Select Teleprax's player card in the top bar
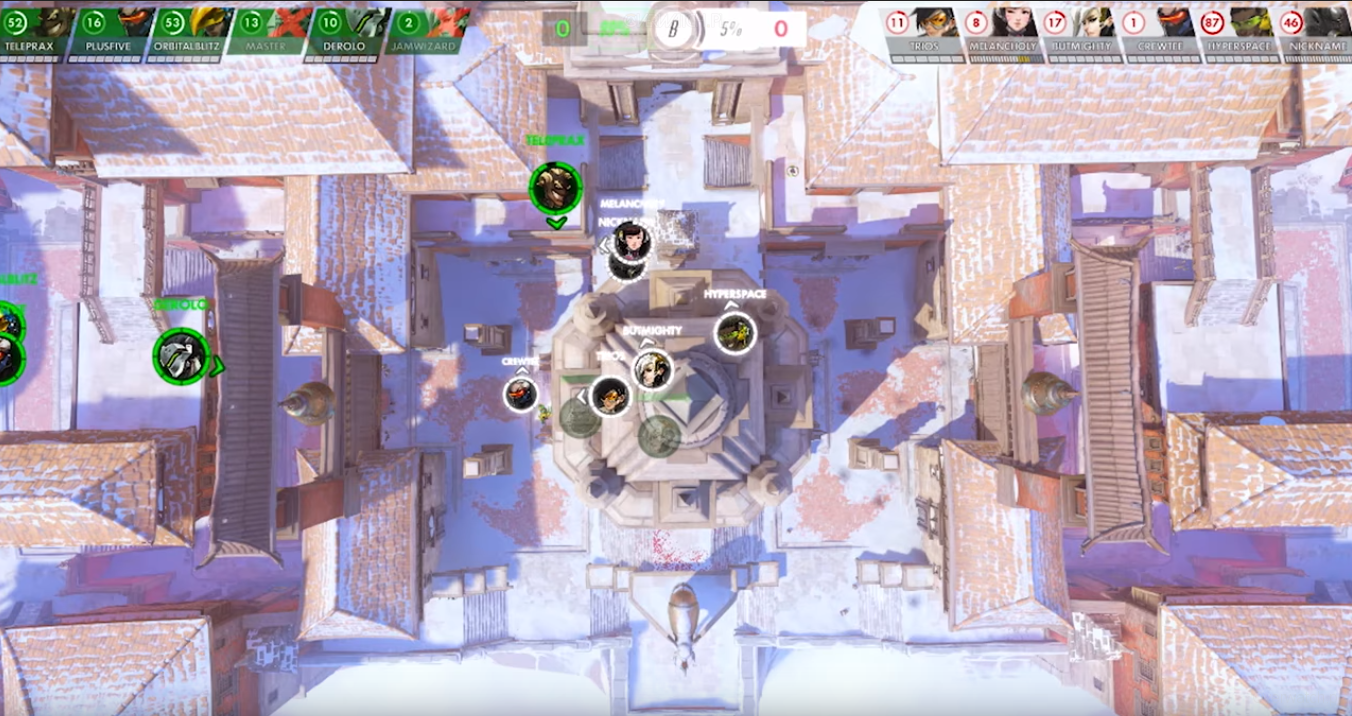The image size is (1352, 716). pos(35,30)
